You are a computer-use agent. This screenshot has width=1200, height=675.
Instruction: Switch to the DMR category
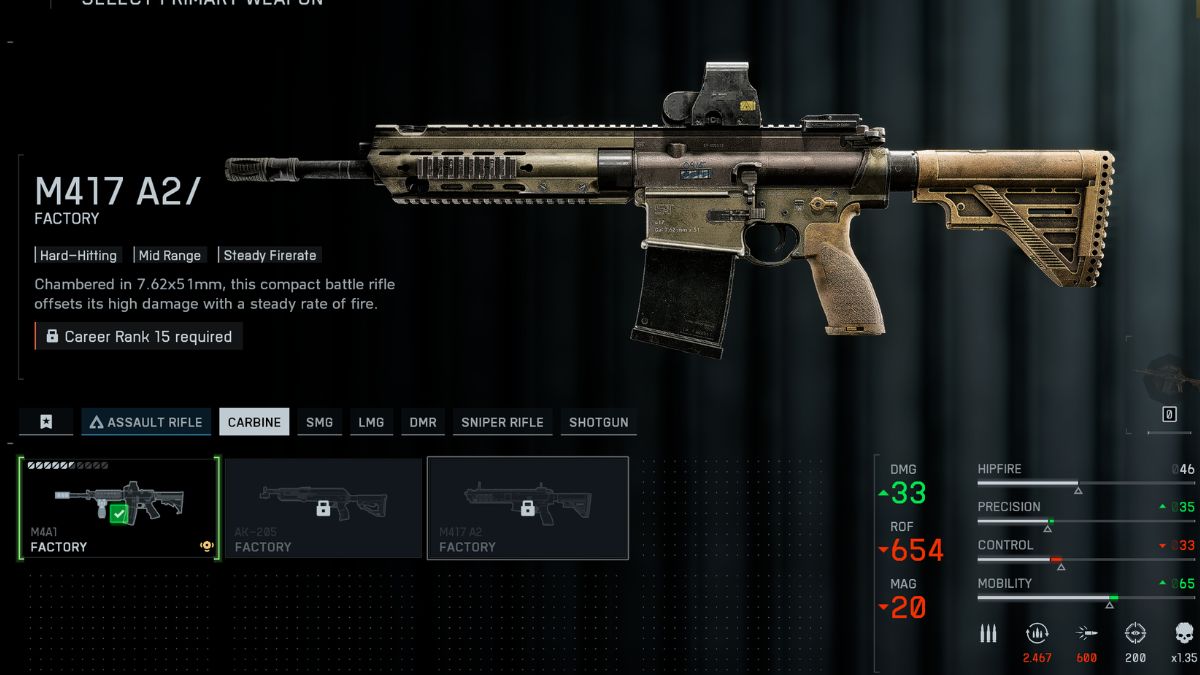pyautogui.click(x=423, y=422)
